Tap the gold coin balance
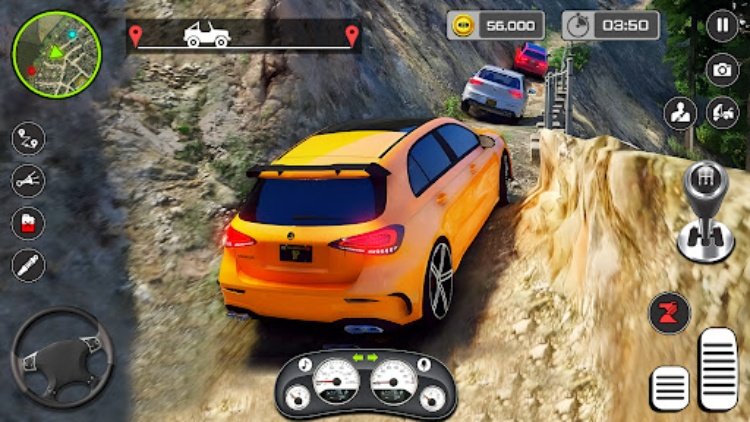 [x=496, y=25]
